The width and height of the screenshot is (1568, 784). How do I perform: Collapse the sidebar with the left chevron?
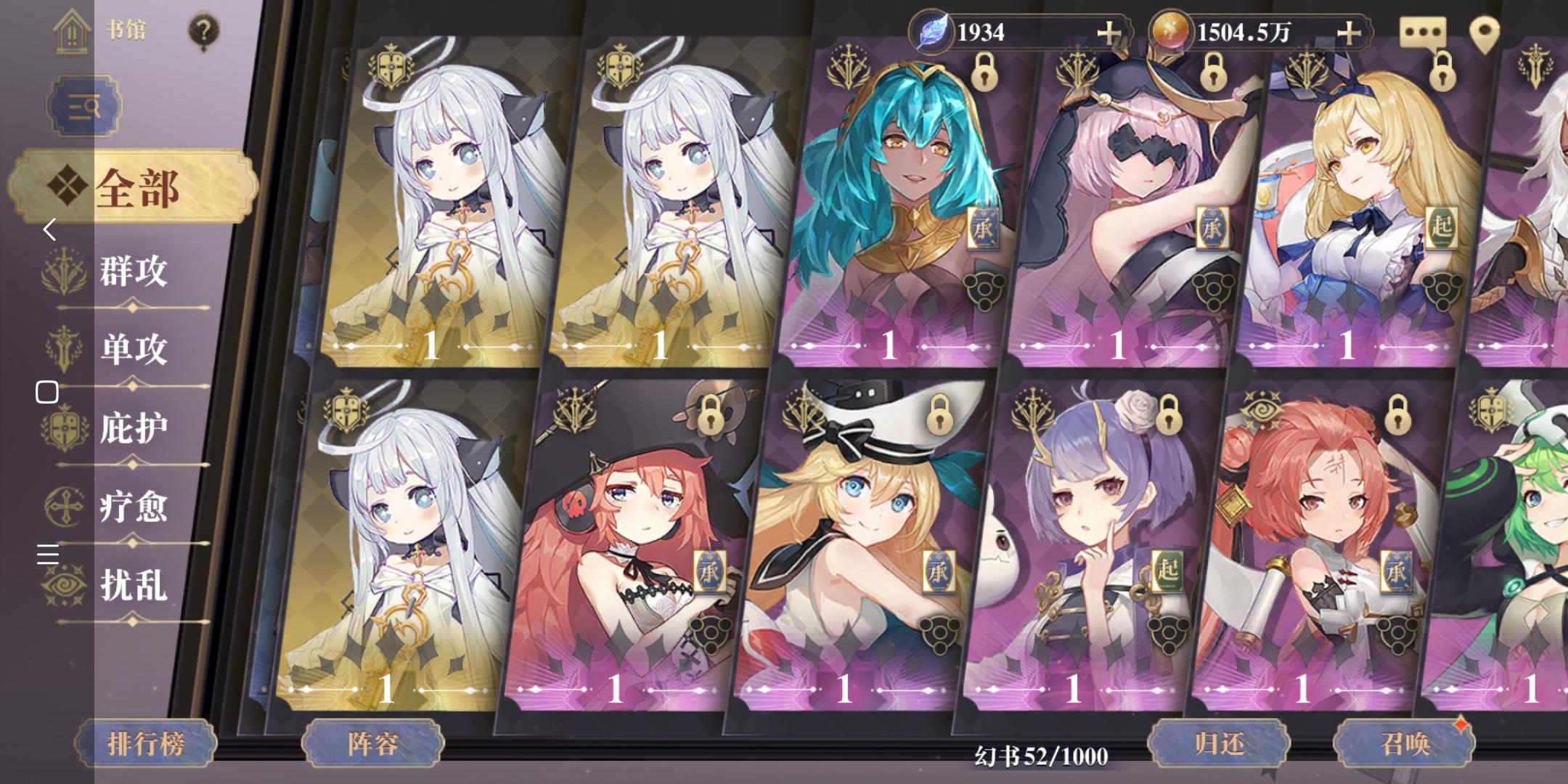click(49, 230)
